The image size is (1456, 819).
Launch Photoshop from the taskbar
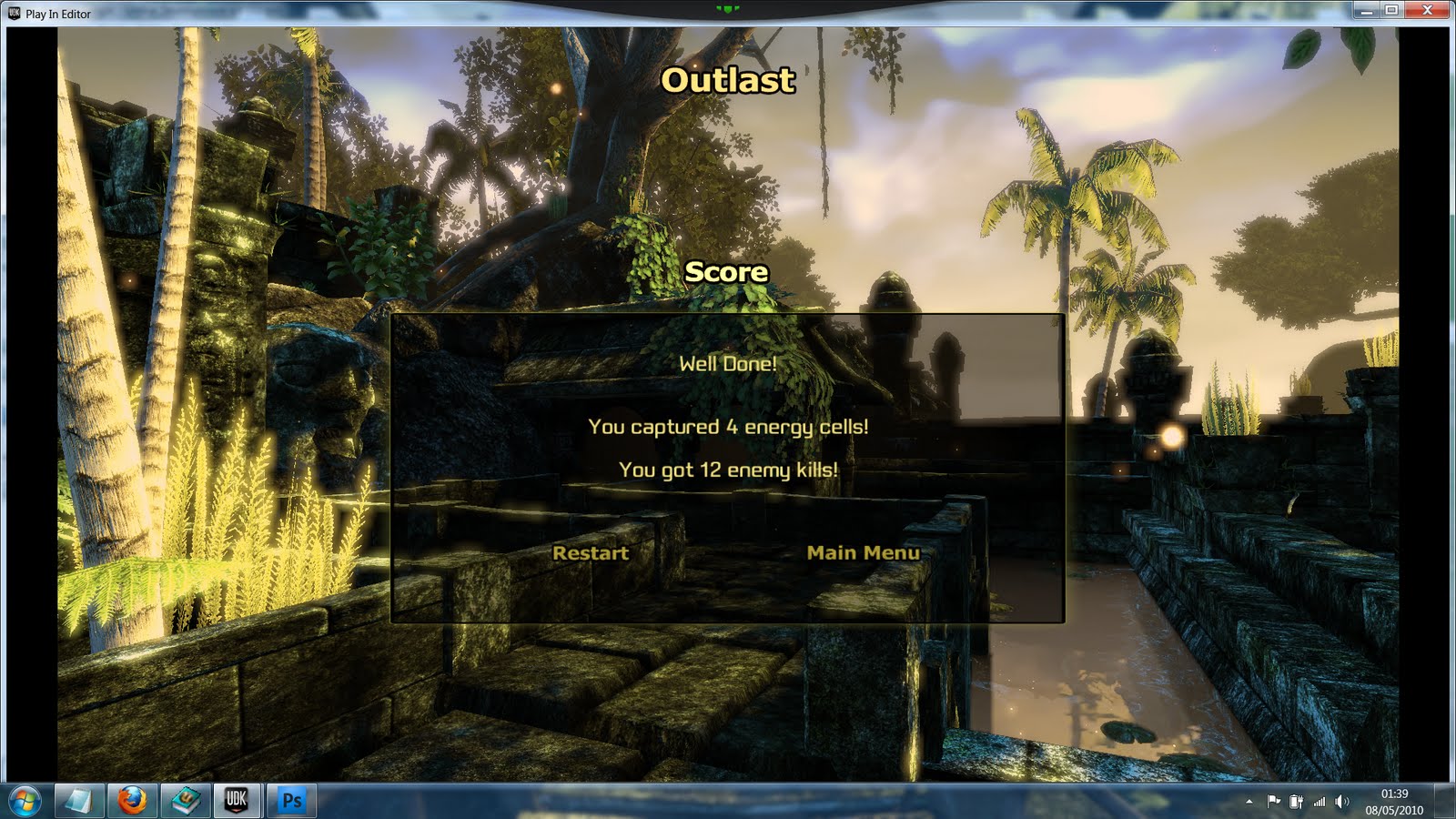pyautogui.click(x=291, y=802)
